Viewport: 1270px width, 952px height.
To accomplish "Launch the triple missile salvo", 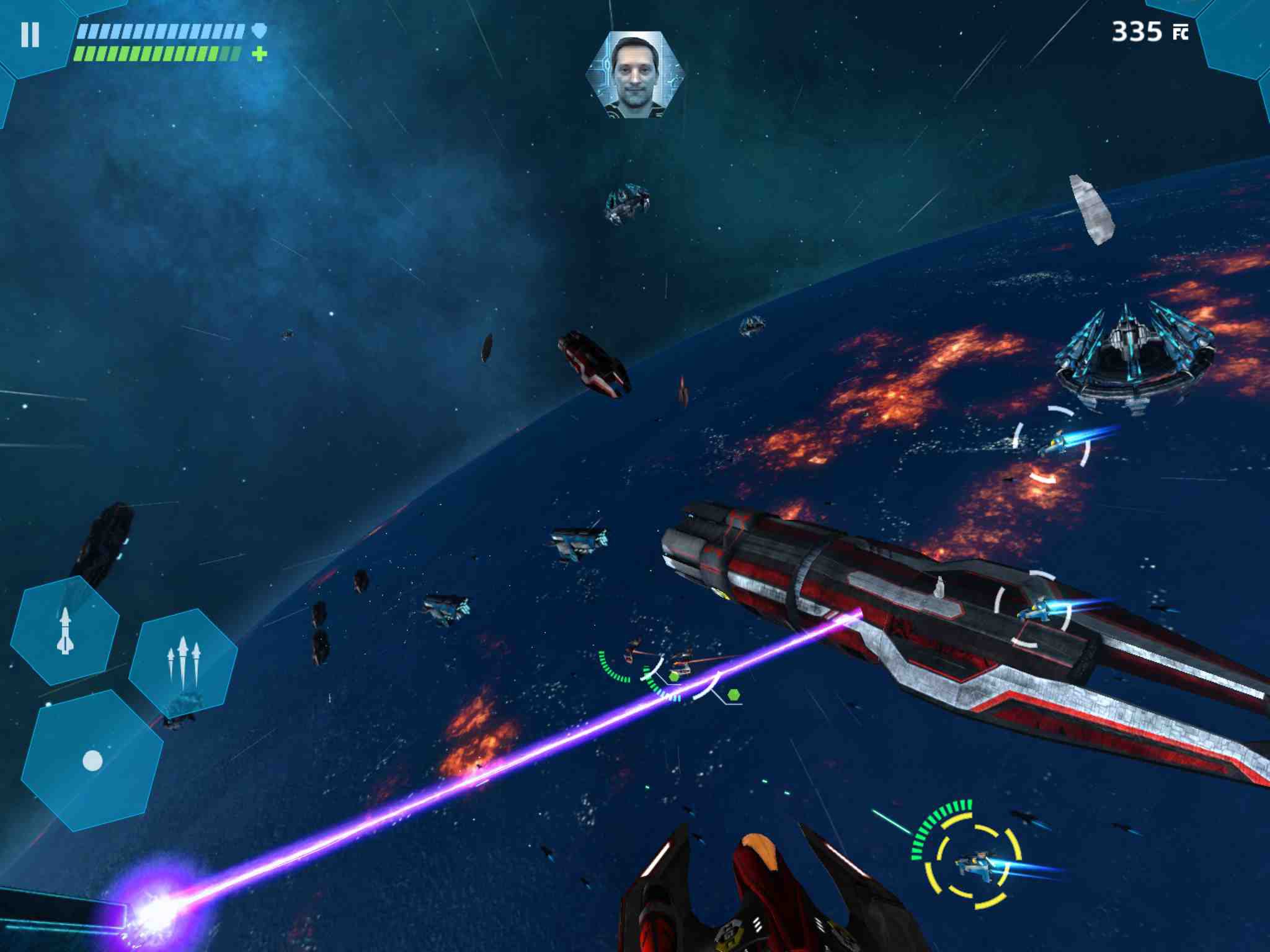I will (x=184, y=661).
